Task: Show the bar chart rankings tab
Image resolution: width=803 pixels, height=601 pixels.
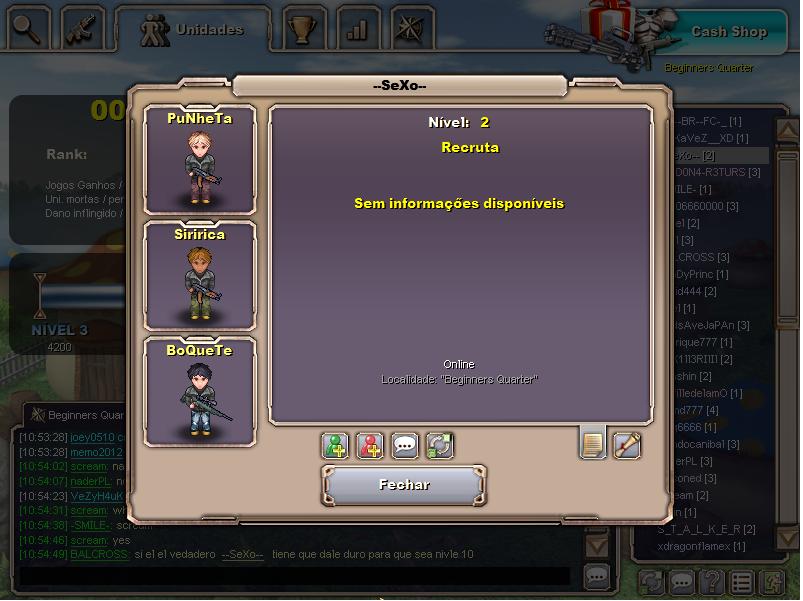Action: [357, 29]
